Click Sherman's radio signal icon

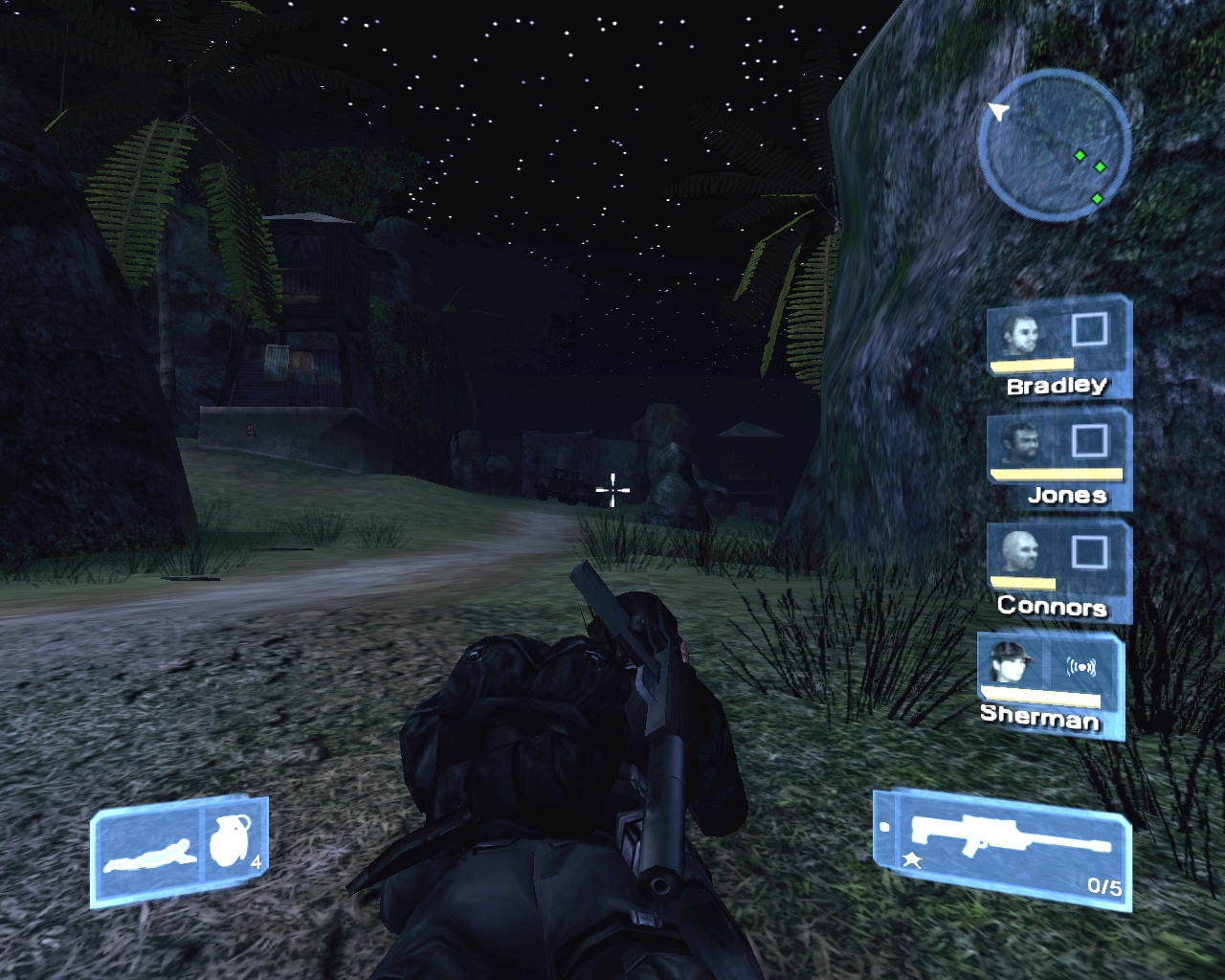click(1080, 667)
